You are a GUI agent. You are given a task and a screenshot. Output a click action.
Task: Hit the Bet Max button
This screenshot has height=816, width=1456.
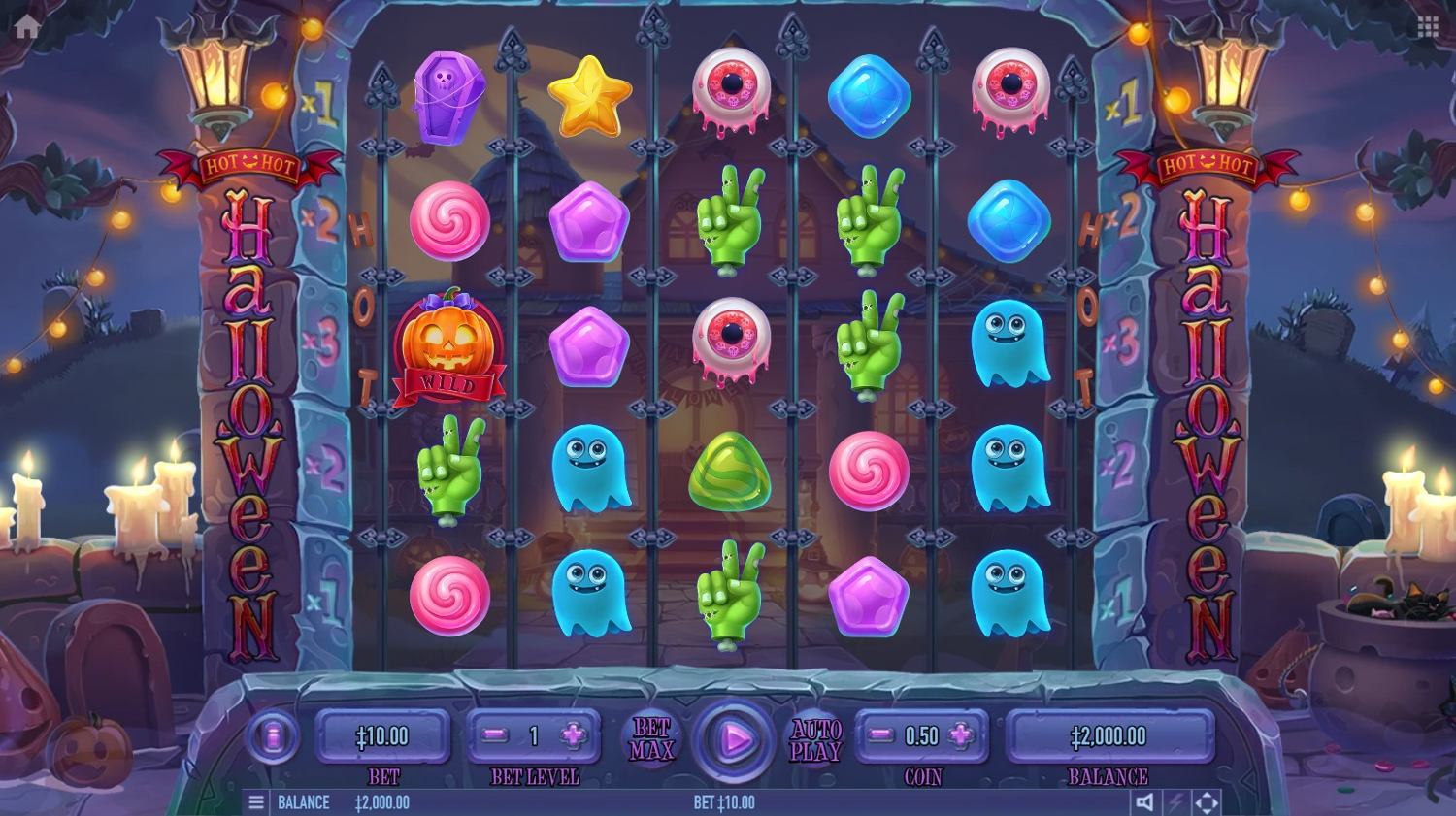coord(651,739)
